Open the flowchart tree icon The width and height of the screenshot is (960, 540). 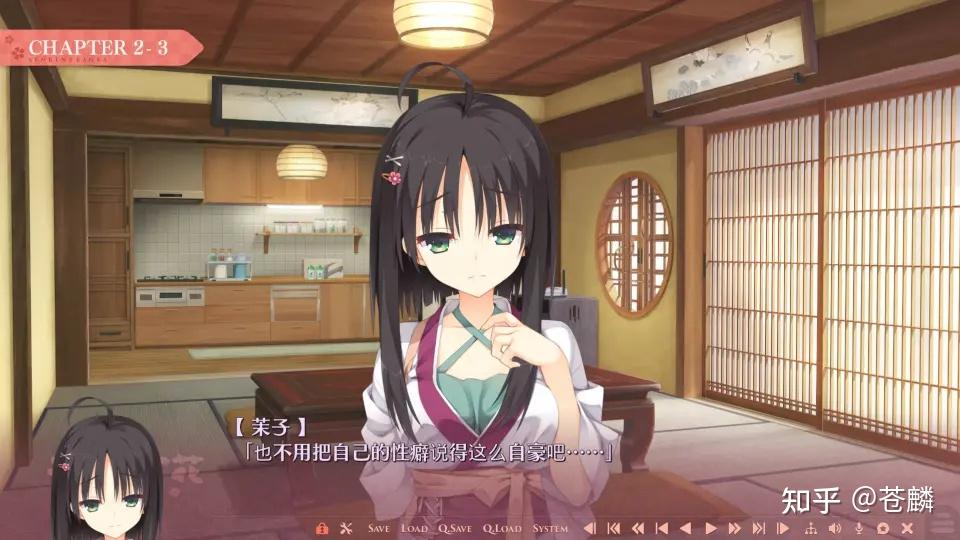tap(810, 528)
